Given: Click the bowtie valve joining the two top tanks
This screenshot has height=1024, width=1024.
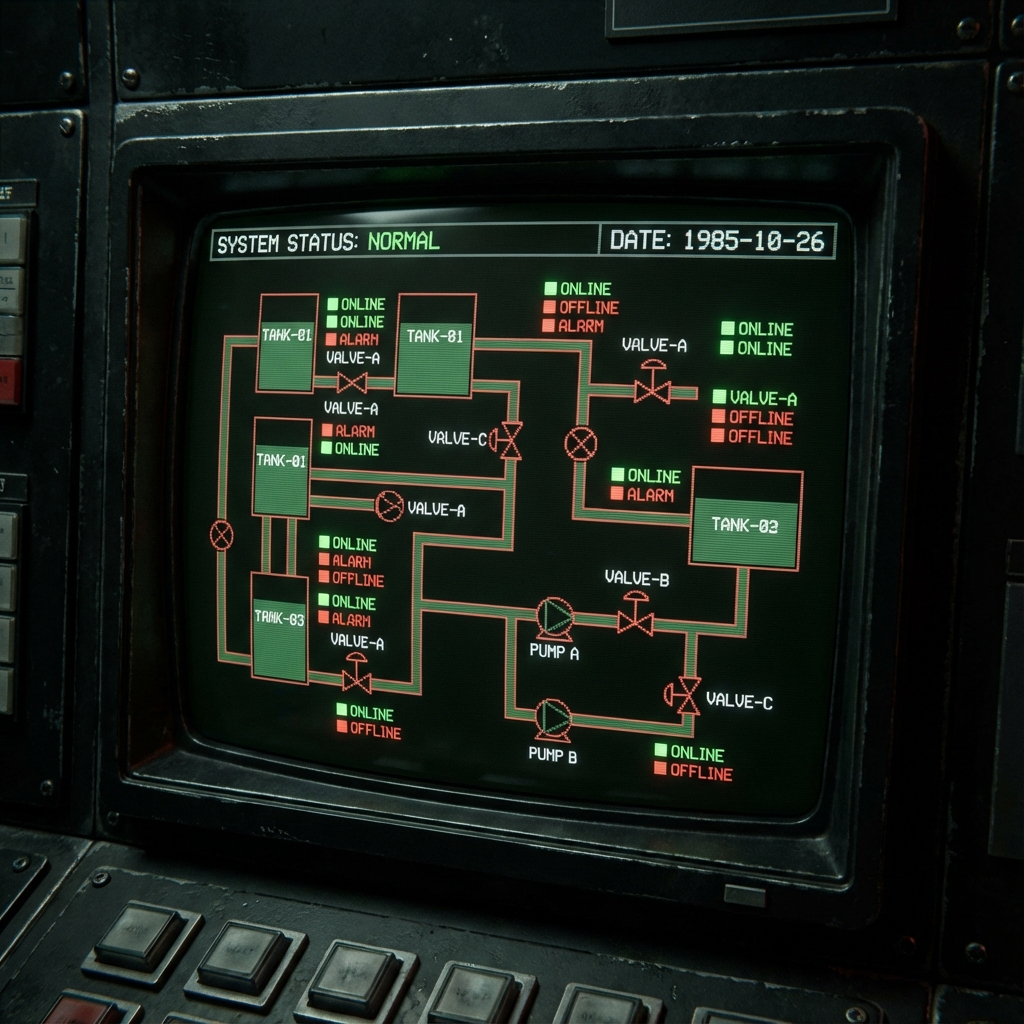Looking at the screenshot, I should 352,382.
